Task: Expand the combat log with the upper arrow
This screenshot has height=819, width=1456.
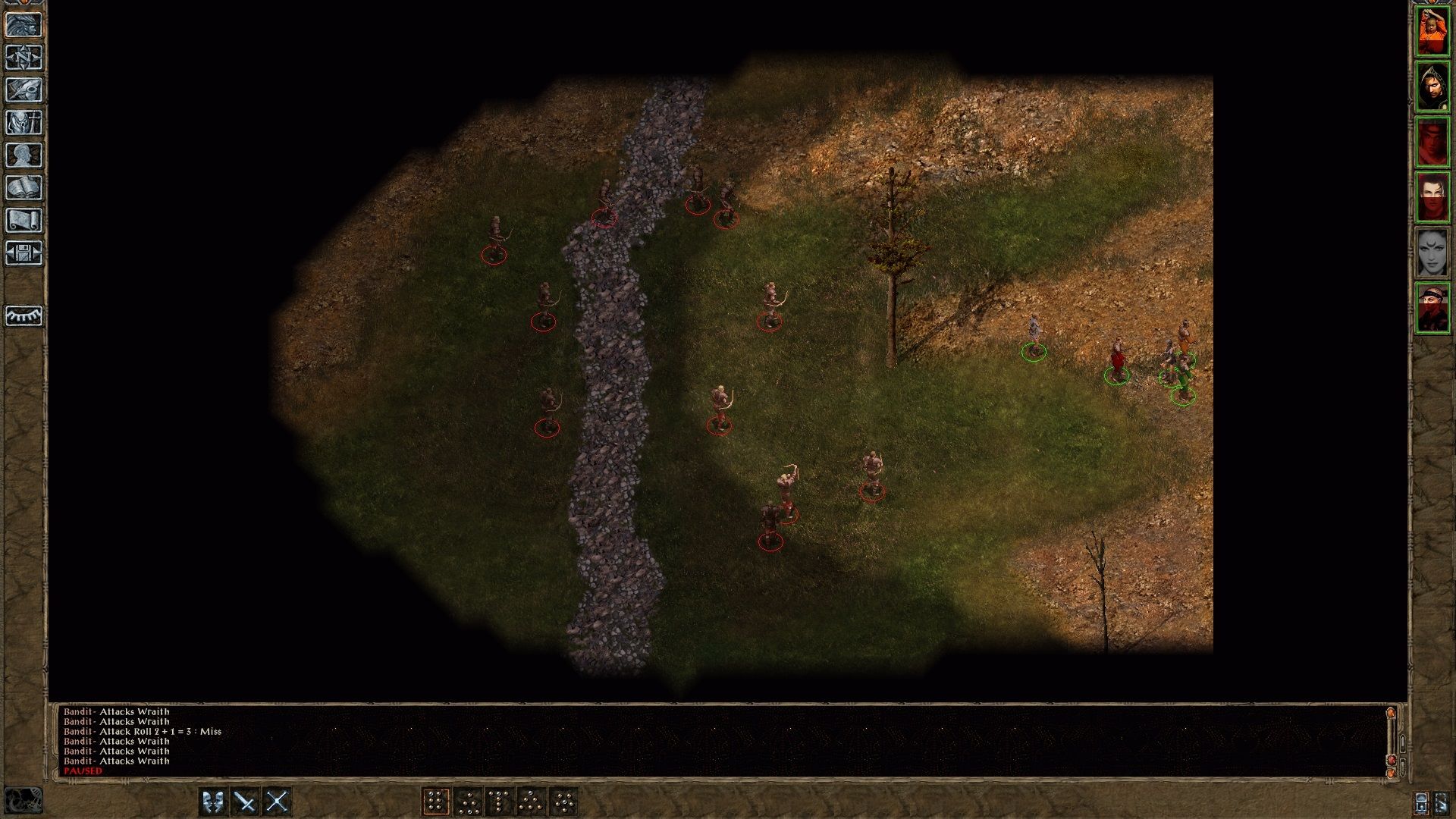Action: coord(1403,742)
